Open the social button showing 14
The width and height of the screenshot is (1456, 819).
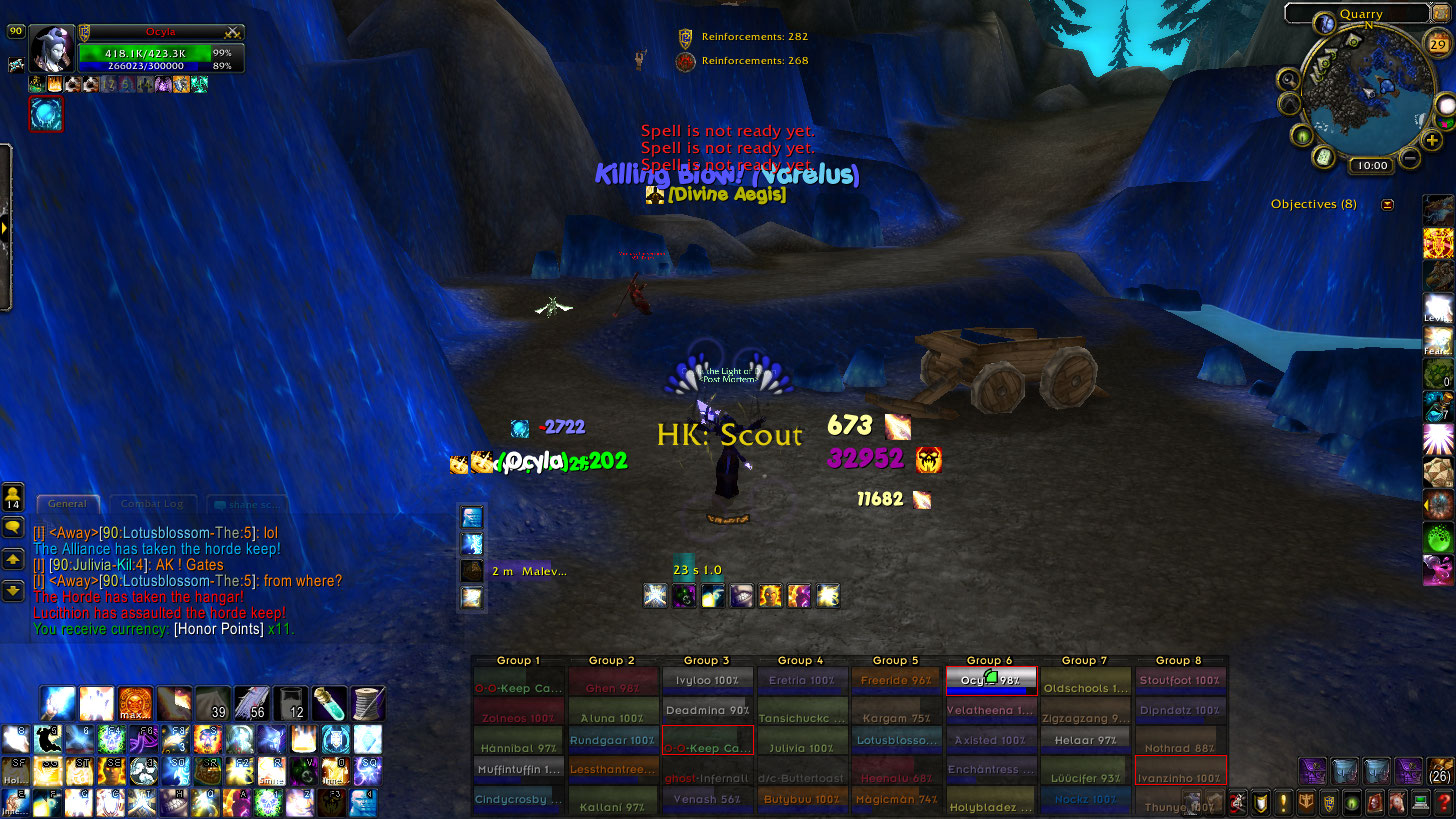(x=13, y=496)
